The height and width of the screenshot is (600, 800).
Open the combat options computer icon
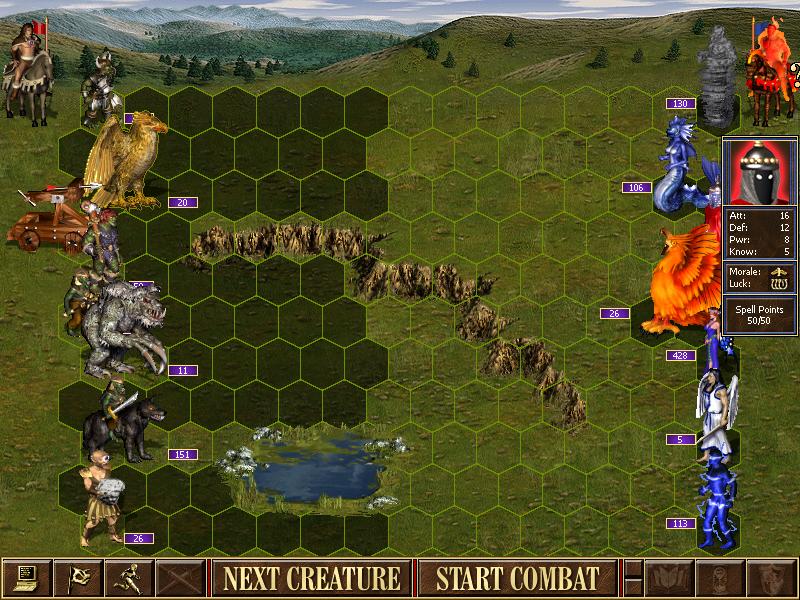click(27, 578)
